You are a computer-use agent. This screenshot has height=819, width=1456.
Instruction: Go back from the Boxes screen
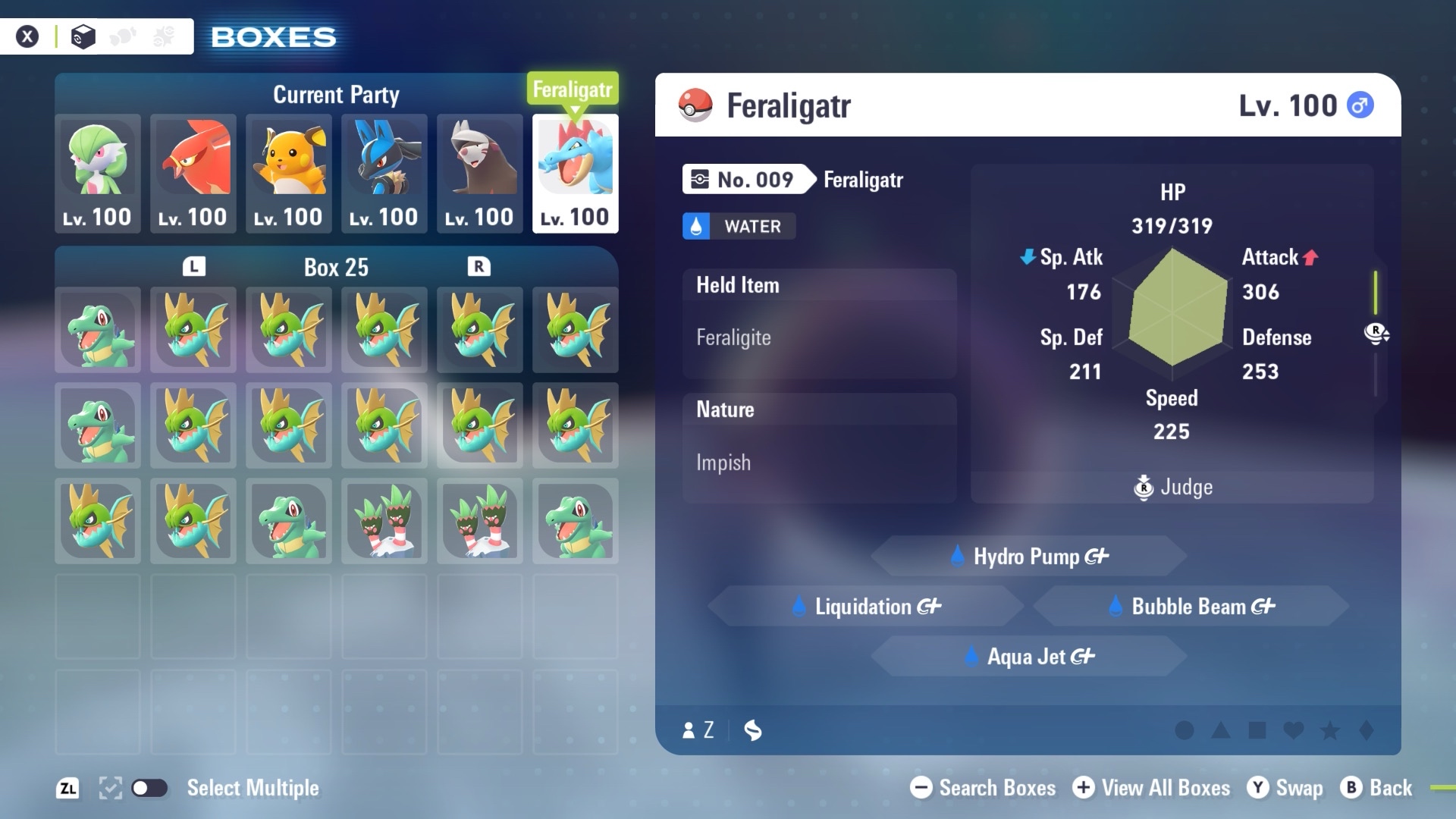coord(1377,788)
